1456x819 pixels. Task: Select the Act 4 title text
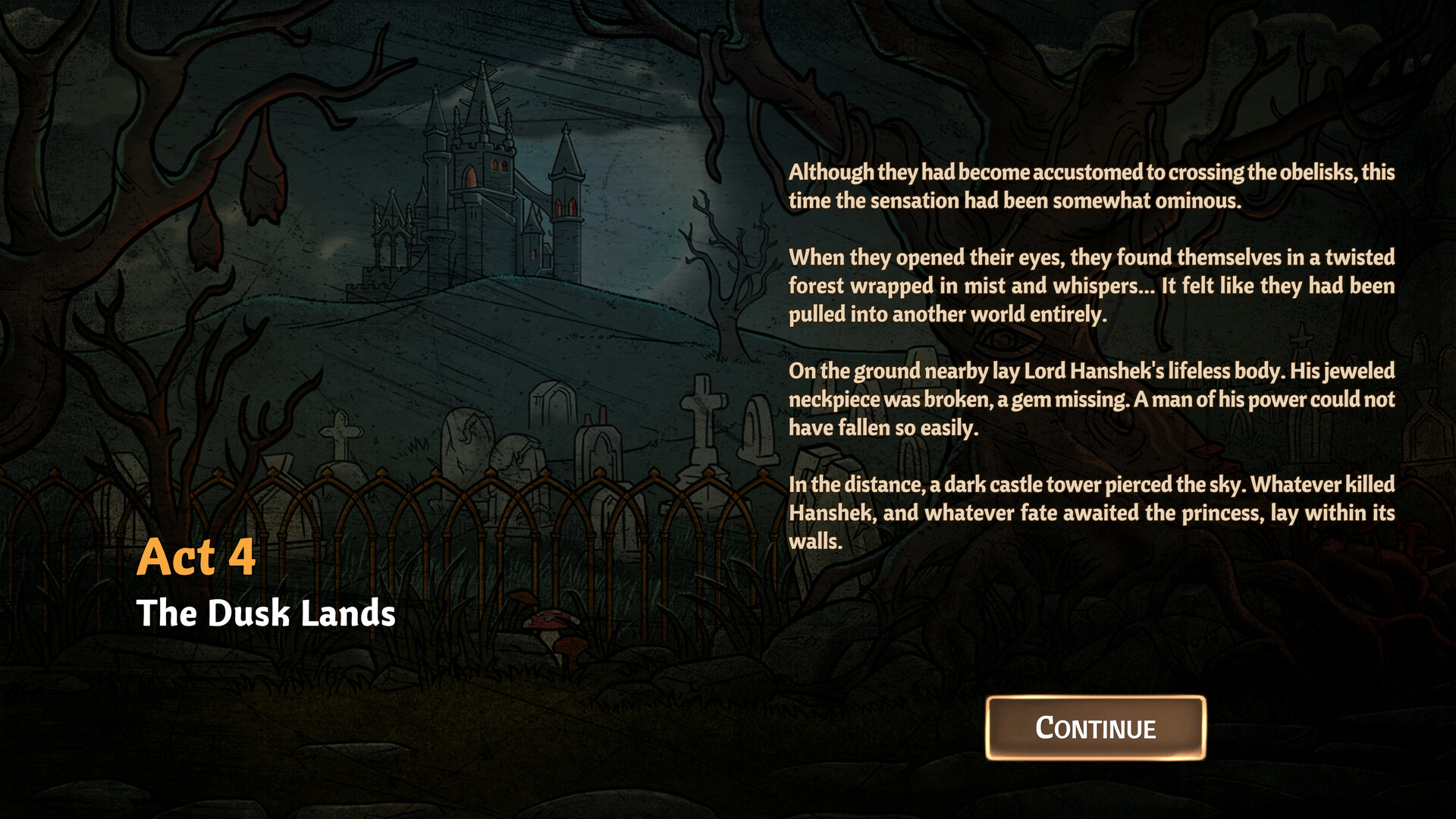[196, 559]
